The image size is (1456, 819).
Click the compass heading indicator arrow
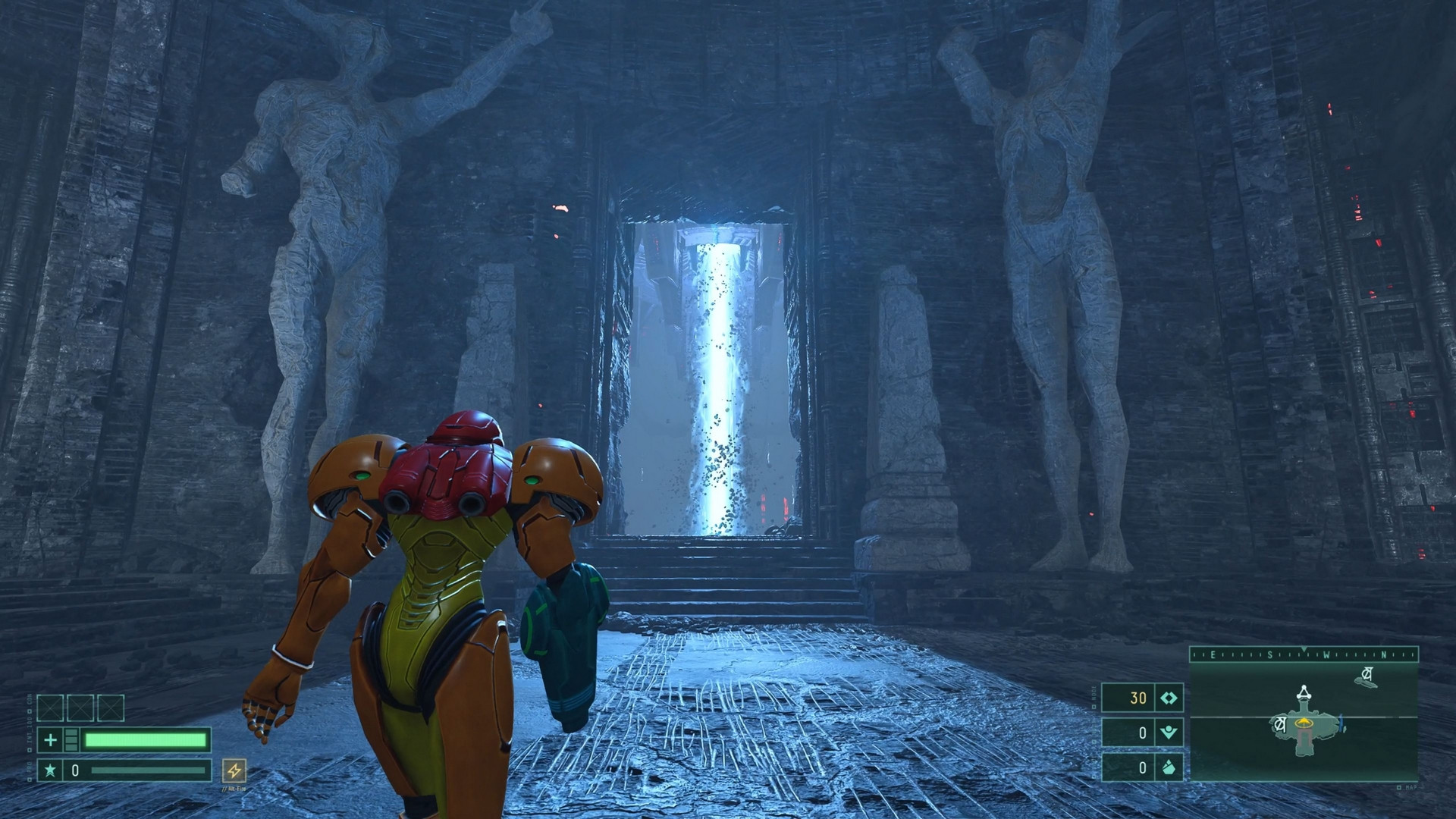[1304, 648]
